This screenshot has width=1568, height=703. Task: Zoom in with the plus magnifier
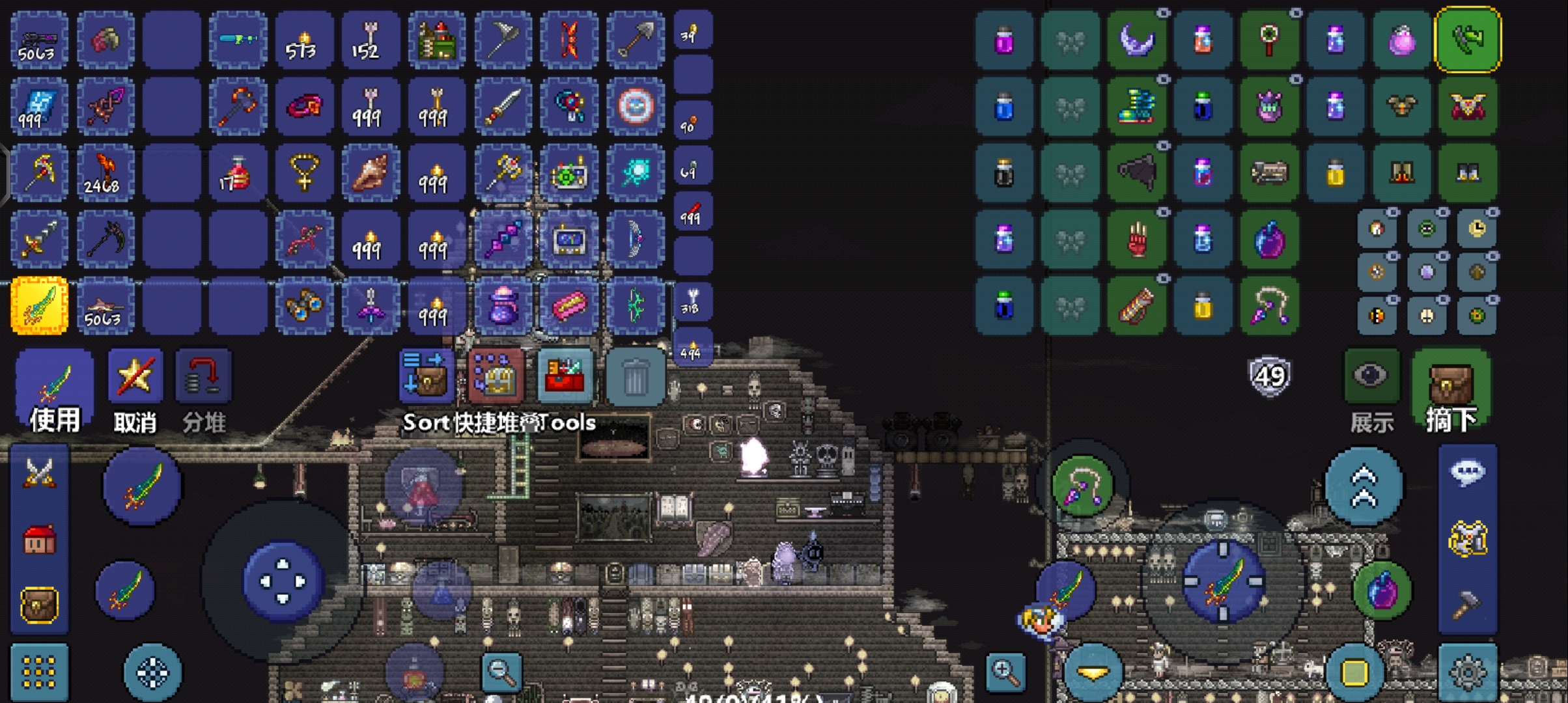point(1005,671)
